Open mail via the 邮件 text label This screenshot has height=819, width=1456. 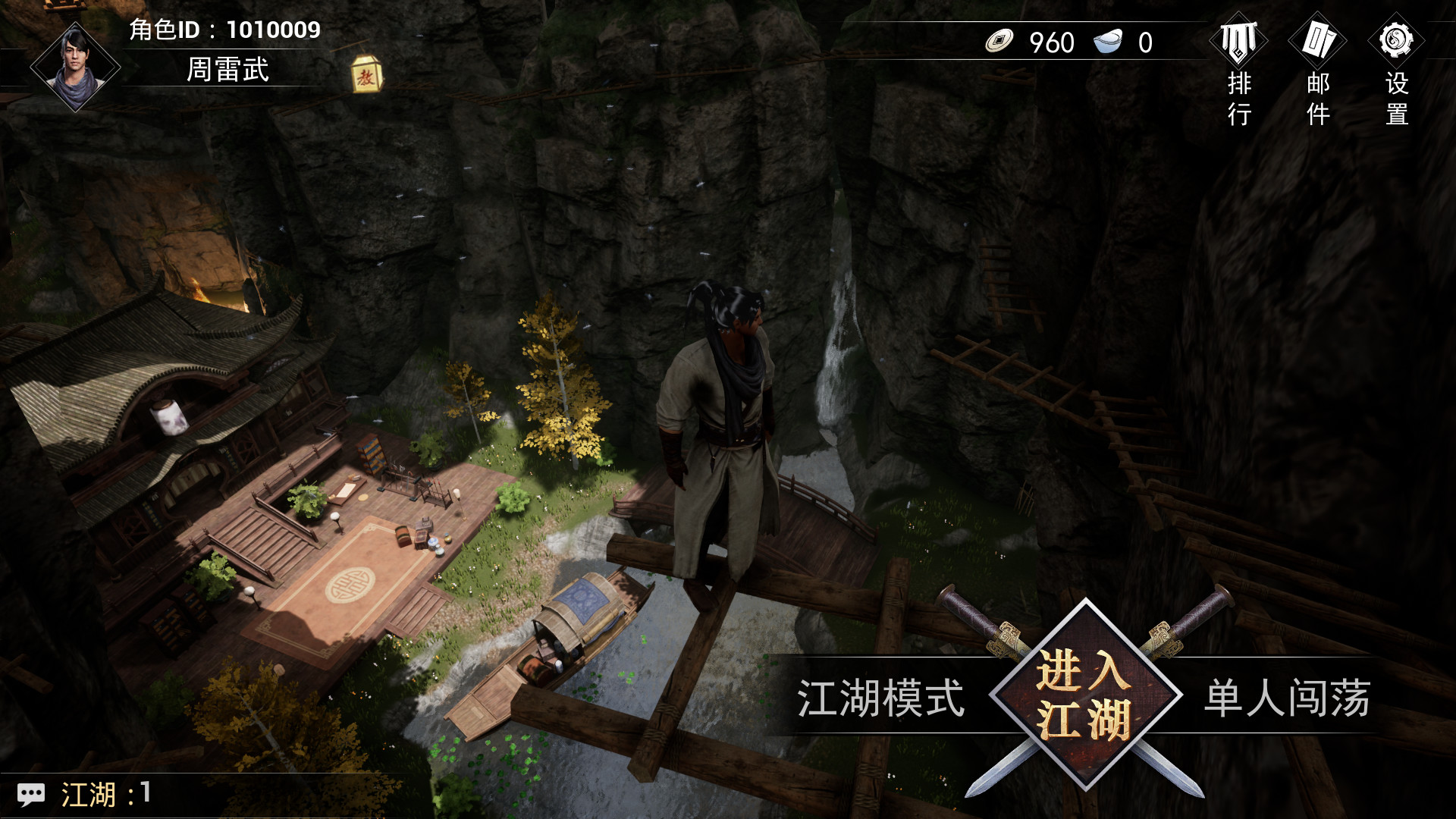coord(1317,99)
